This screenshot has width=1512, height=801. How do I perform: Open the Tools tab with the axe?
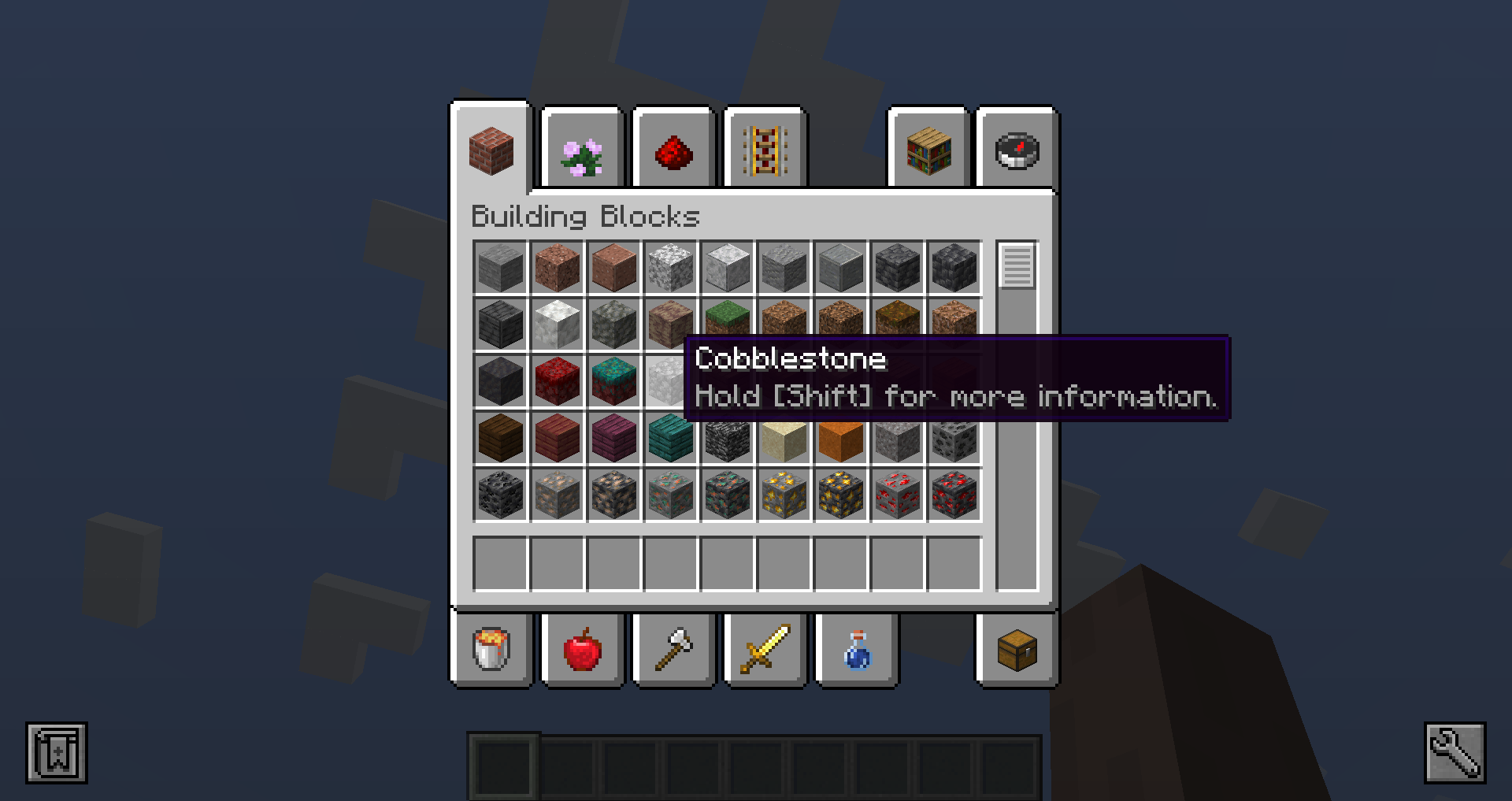pyautogui.click(x=673, y=651)
